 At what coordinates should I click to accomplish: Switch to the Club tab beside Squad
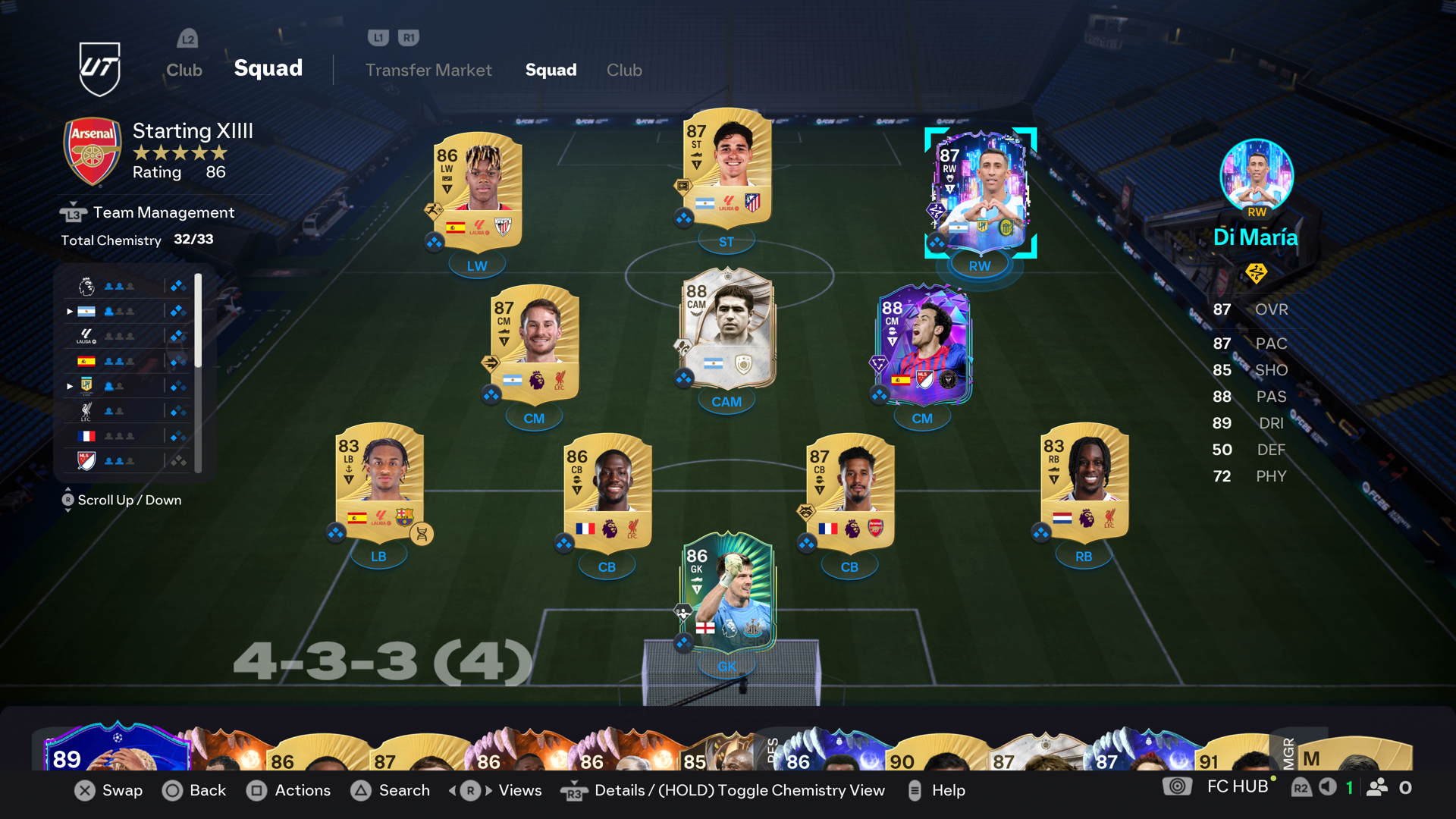click(624, 70)
